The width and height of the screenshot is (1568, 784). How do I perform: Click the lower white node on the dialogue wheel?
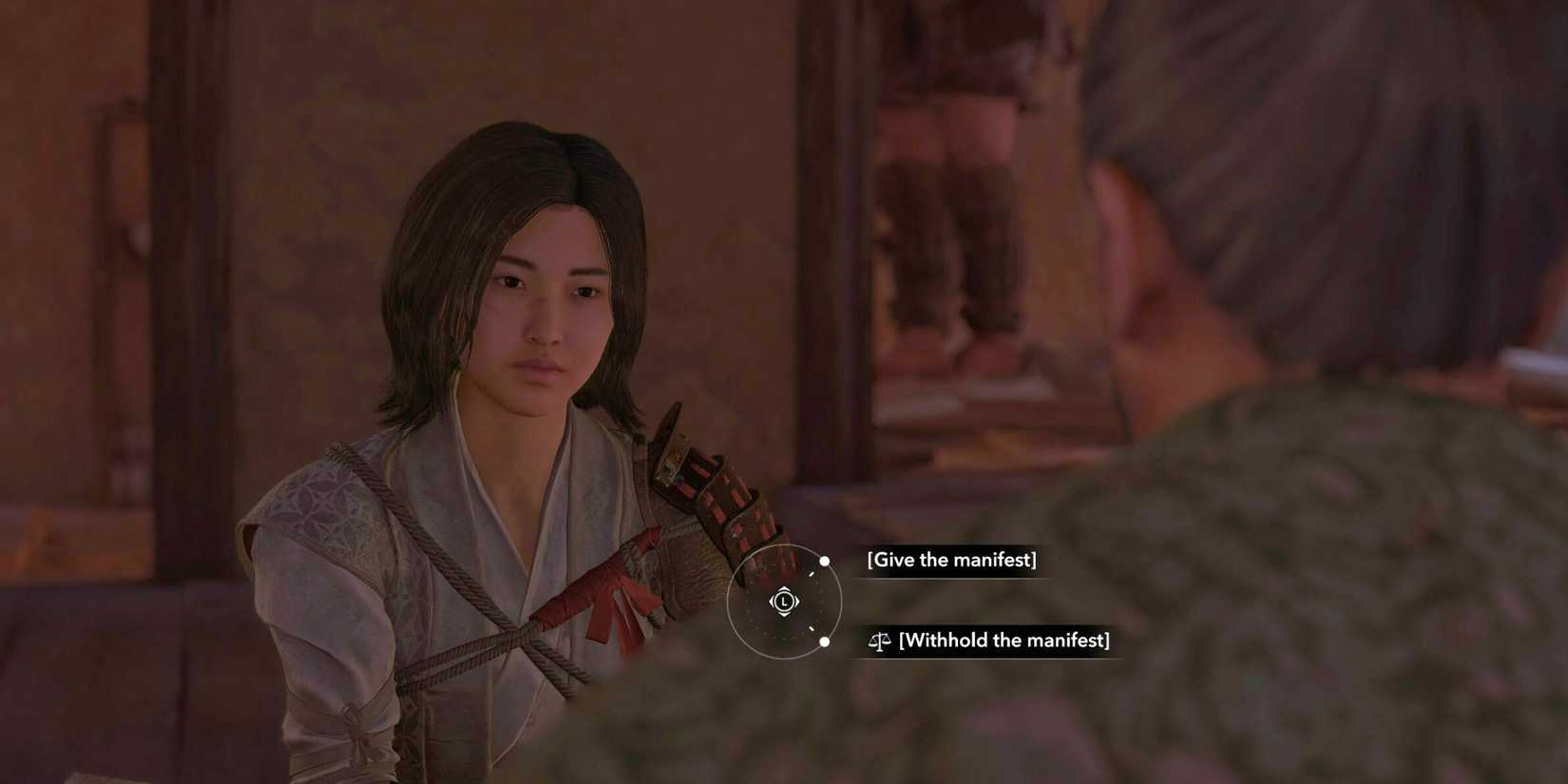824,642
